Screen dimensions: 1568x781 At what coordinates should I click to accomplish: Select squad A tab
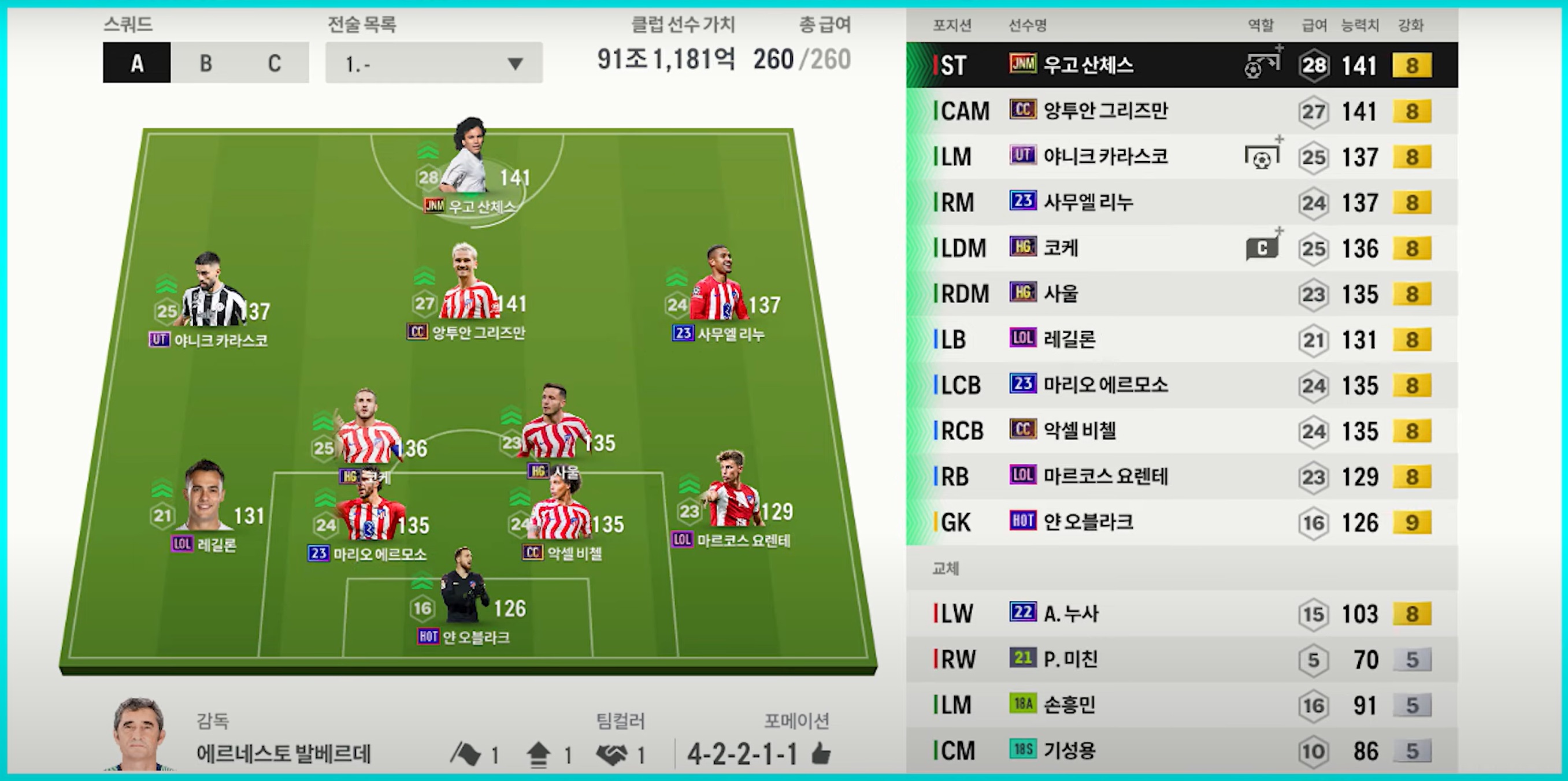pyautogui.click(x=137, y=62)
